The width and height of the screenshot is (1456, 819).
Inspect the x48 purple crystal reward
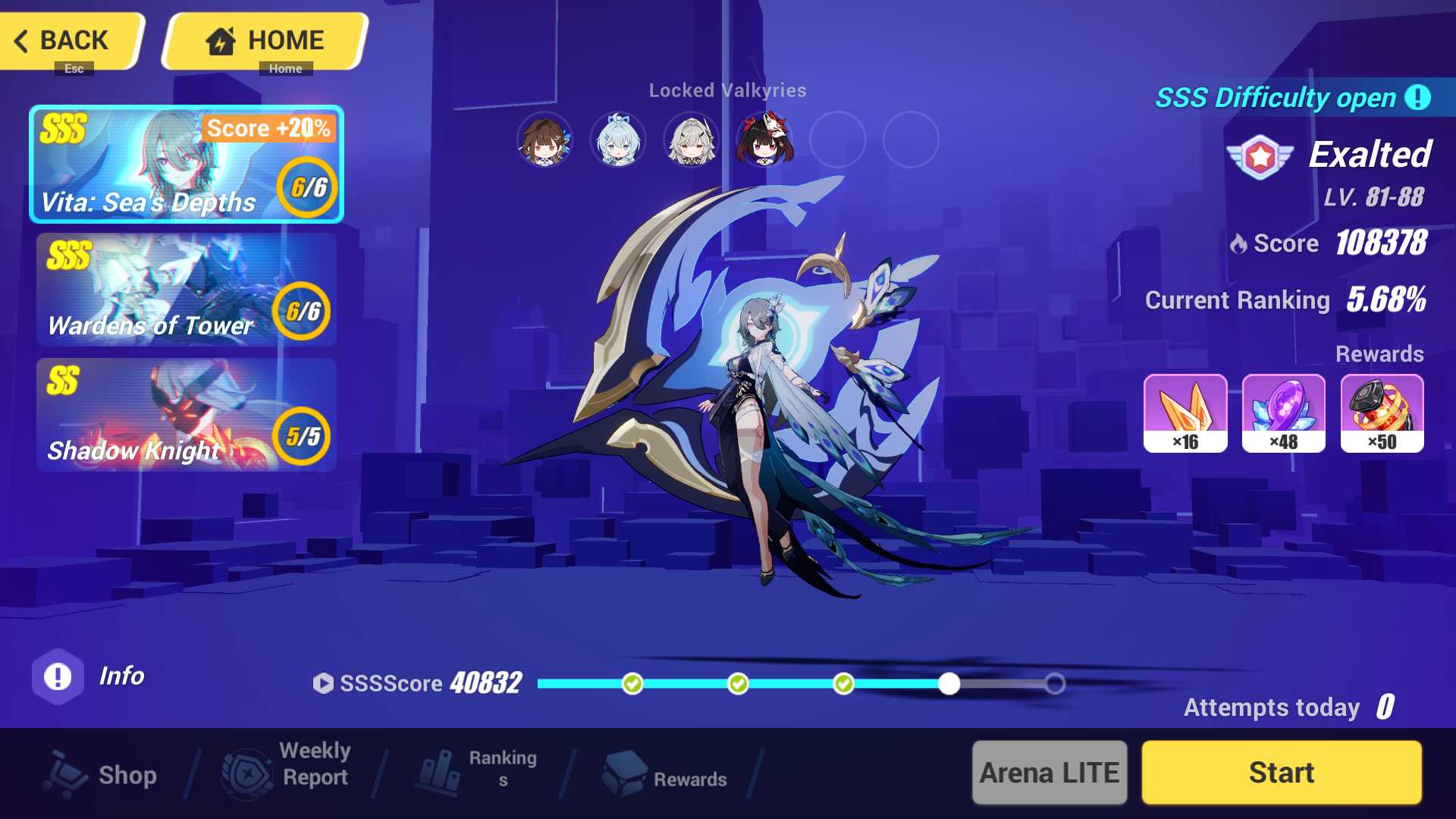click(x=1284, y=413)
